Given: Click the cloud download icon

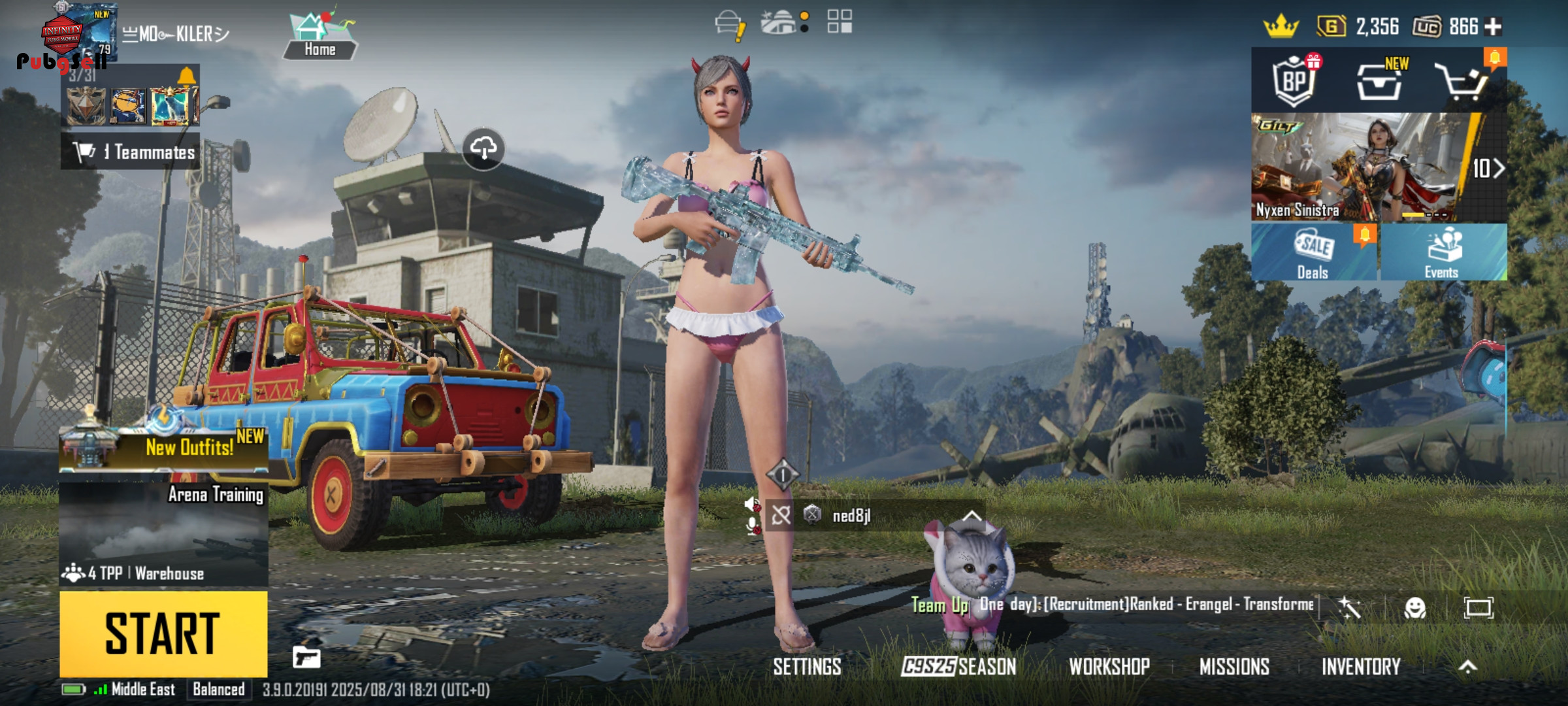Looking at the screenshot, I should click(483, 148).
